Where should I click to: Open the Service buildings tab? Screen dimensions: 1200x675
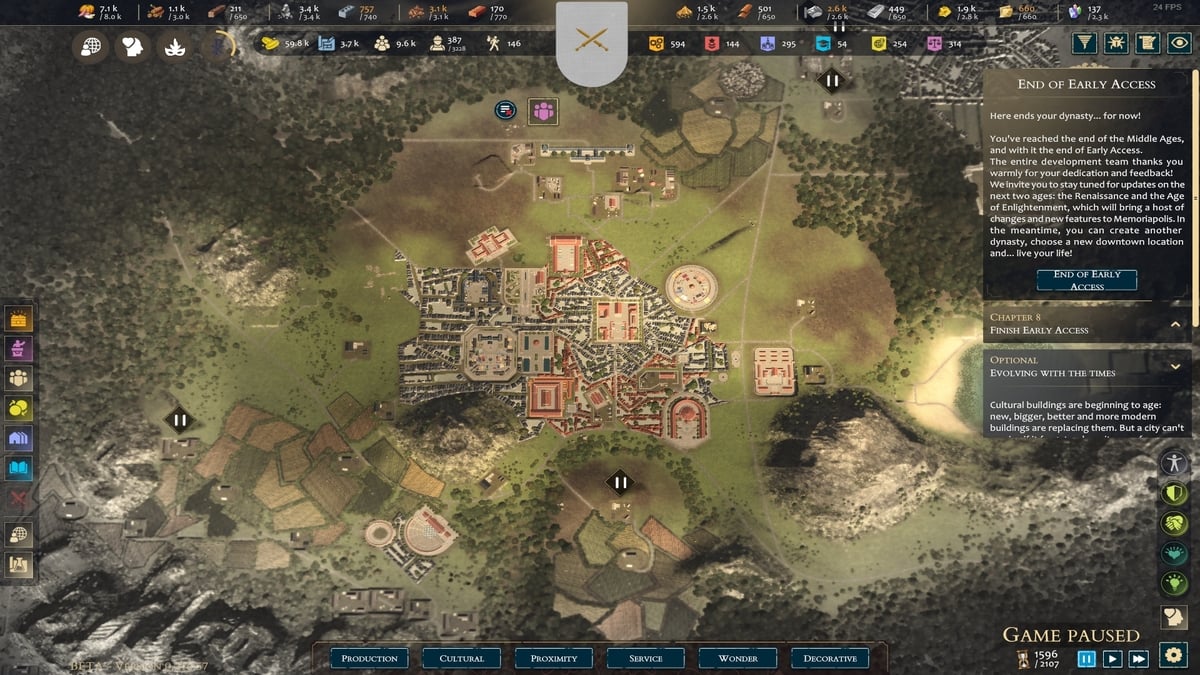tap(645, 658)
